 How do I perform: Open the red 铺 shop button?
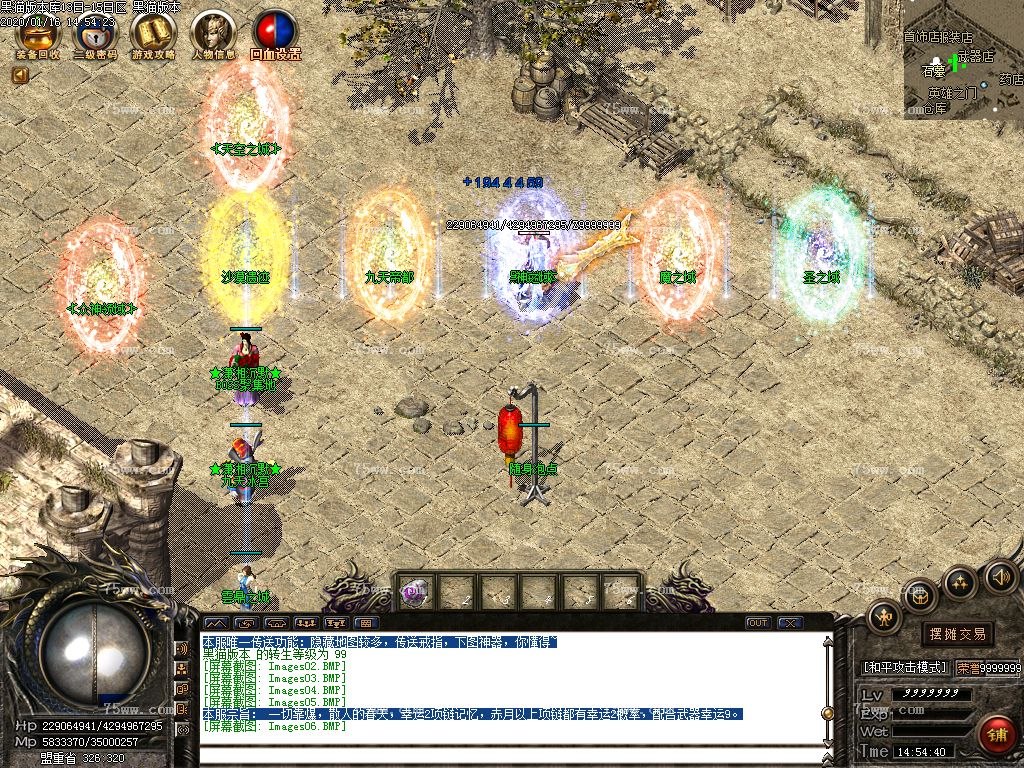pos(996,735)
